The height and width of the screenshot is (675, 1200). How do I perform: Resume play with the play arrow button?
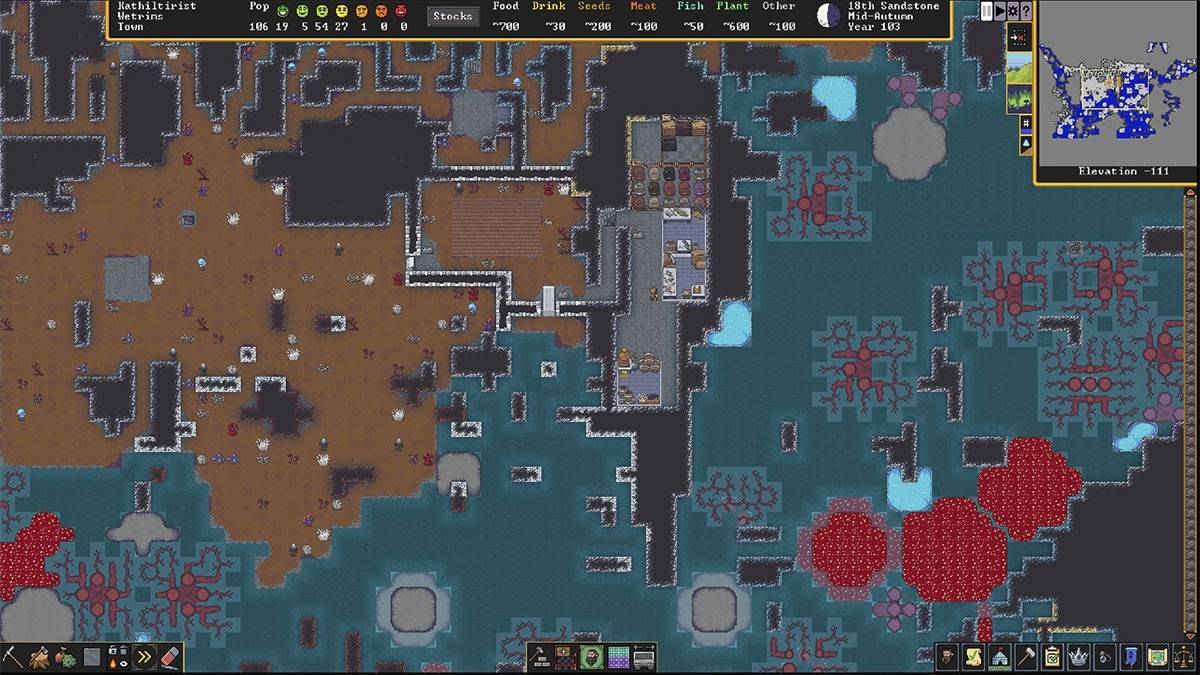point(1000,11)
